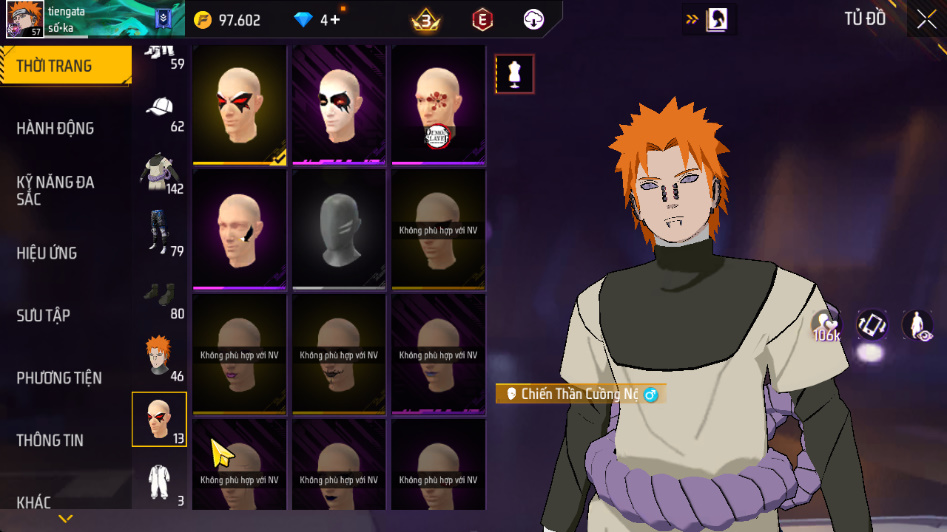Show the Phương Tiện category
The height and width of the screenshot is (532, 947).
pyautogui.click(x=59, y=378)
